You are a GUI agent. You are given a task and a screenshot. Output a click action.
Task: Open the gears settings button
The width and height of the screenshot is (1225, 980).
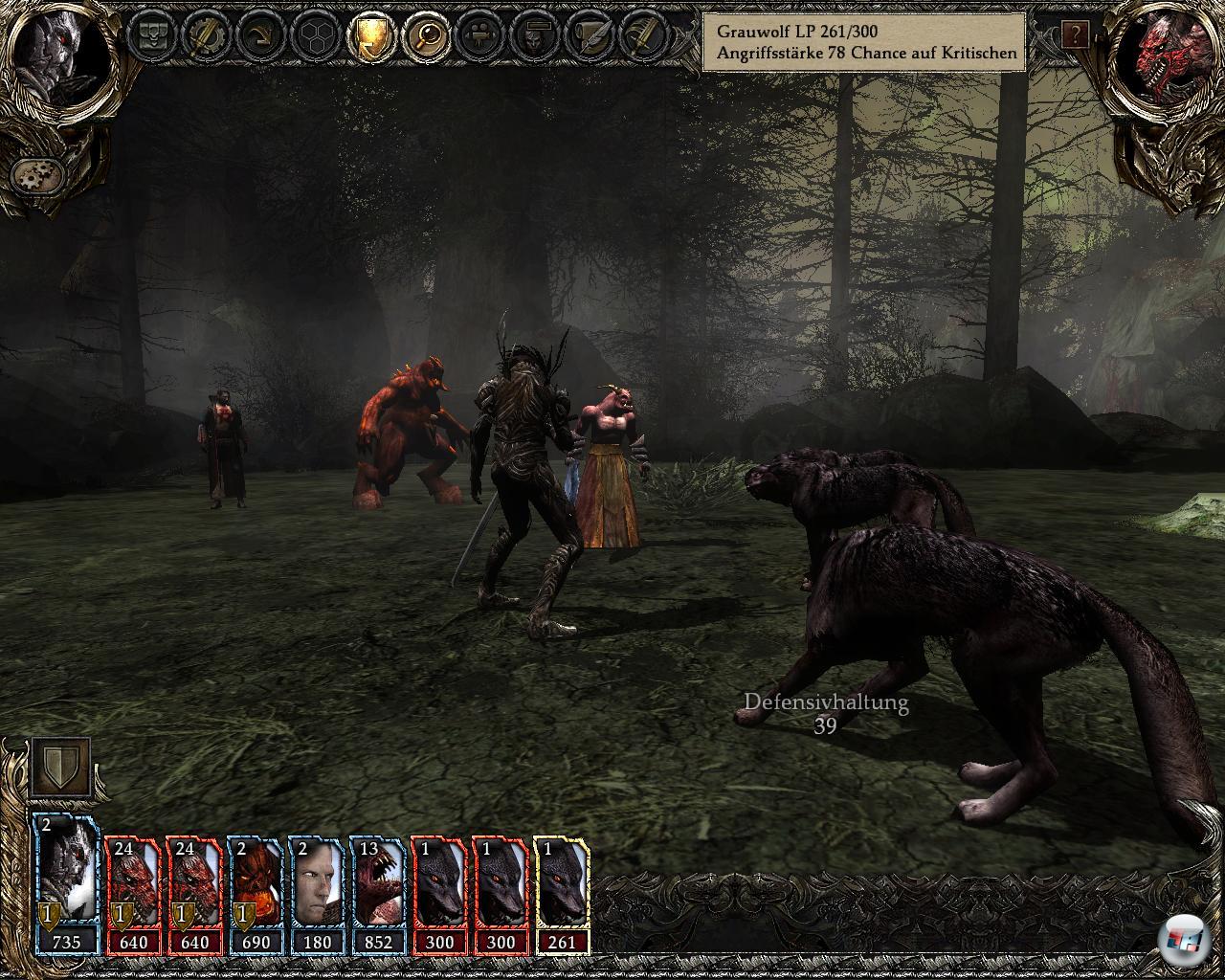click(37, 175)
